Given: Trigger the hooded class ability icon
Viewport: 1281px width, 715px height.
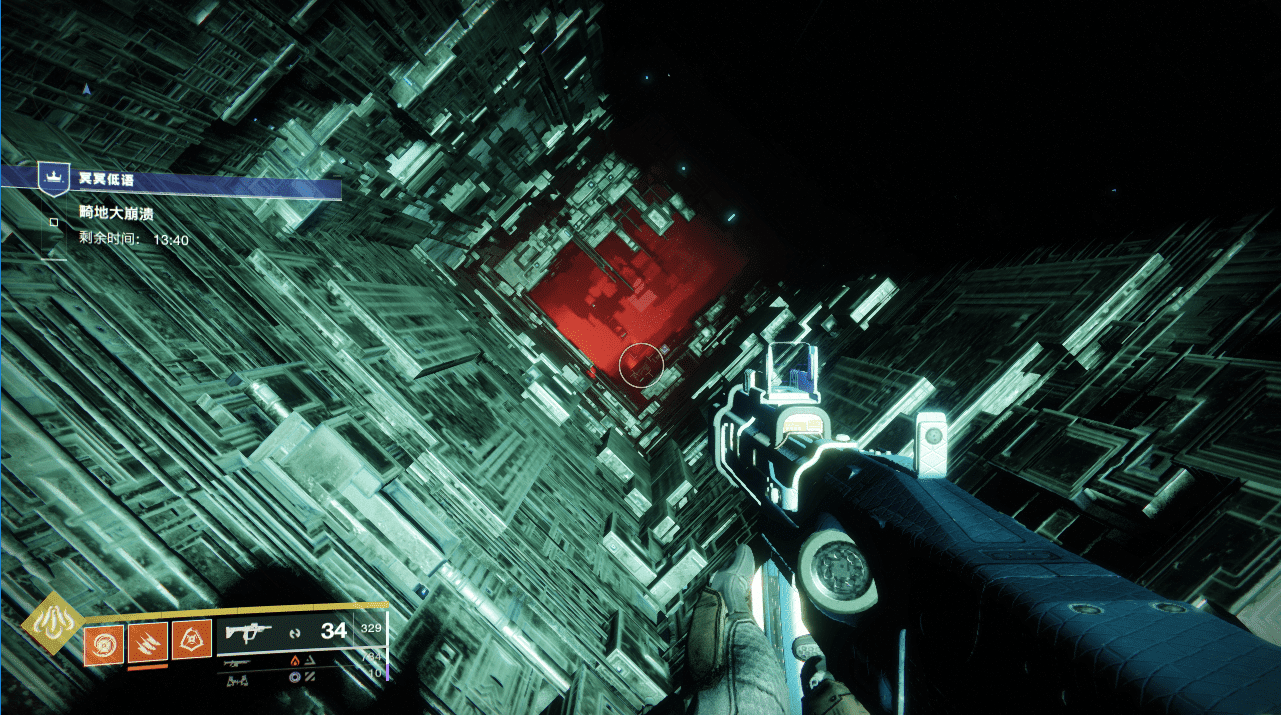Looking at the screenshot, I should (x=191, y=640).
